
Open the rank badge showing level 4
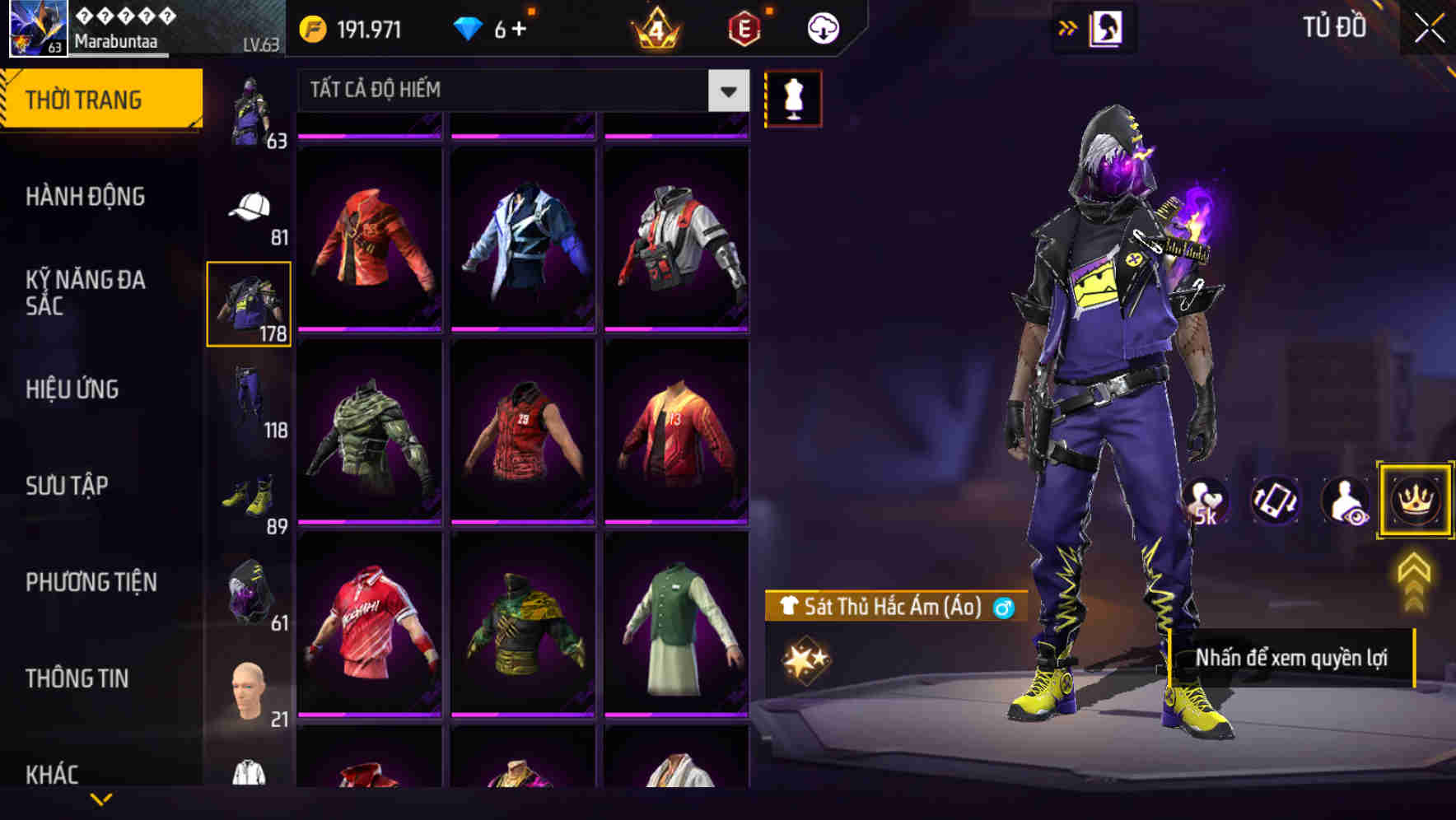tap(655, 27)
